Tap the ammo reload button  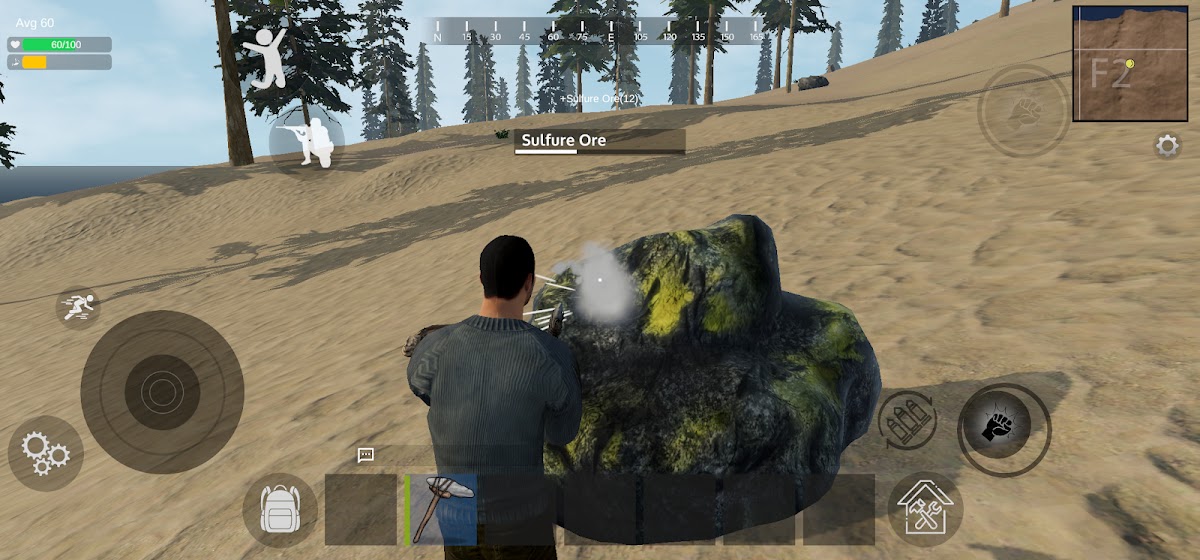pos(907,419)
